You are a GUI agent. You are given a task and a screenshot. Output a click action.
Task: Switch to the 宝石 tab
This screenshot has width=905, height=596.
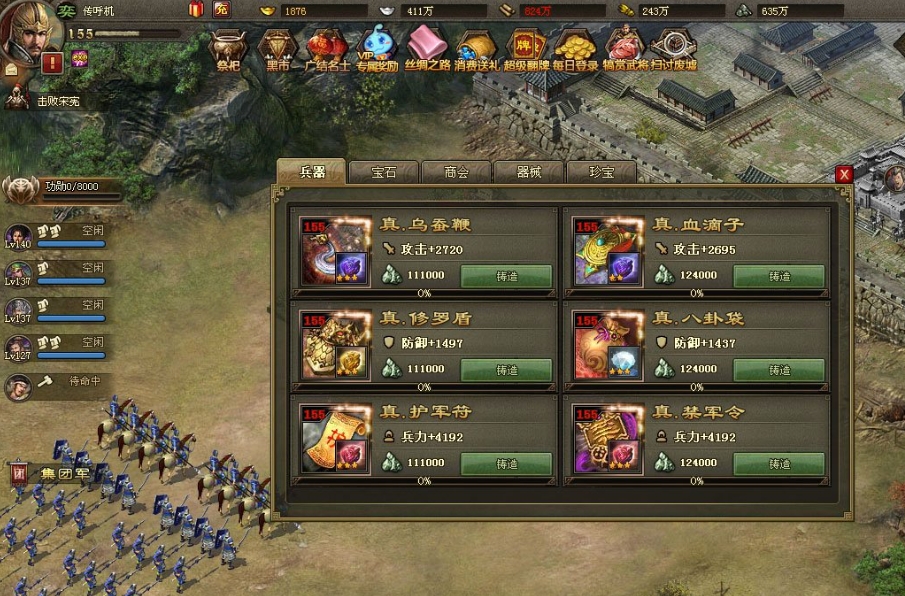pos(383,172)
